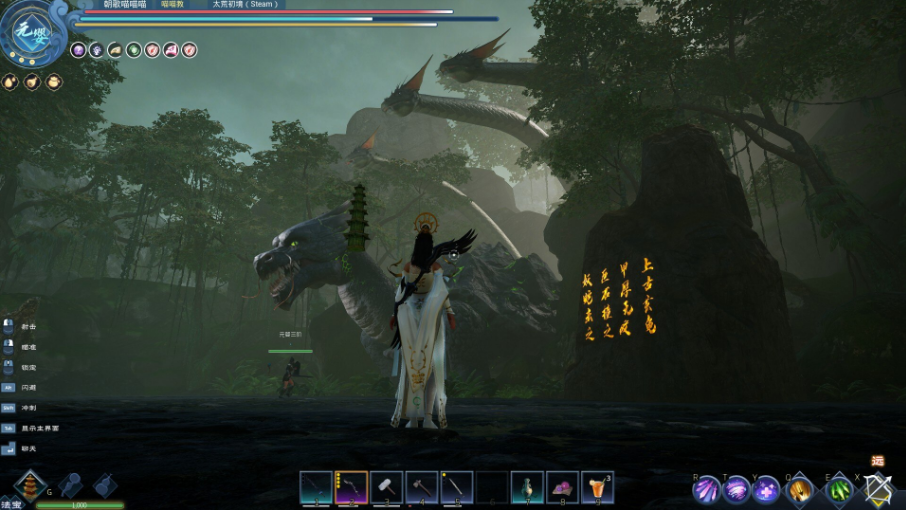Activate the diamond-shaped skill on X

tap(878, 489)
